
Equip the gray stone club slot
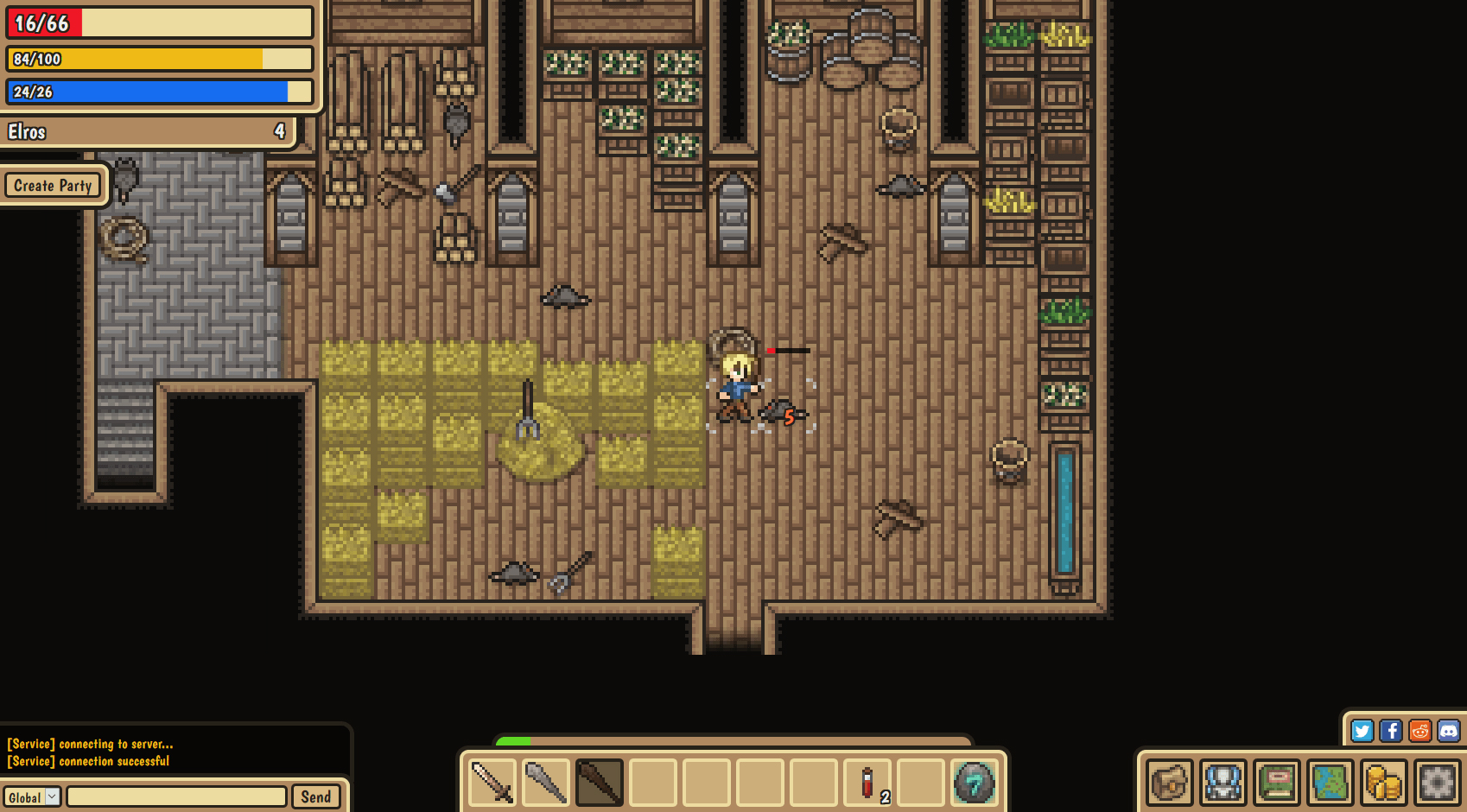[x=546, y=783]
